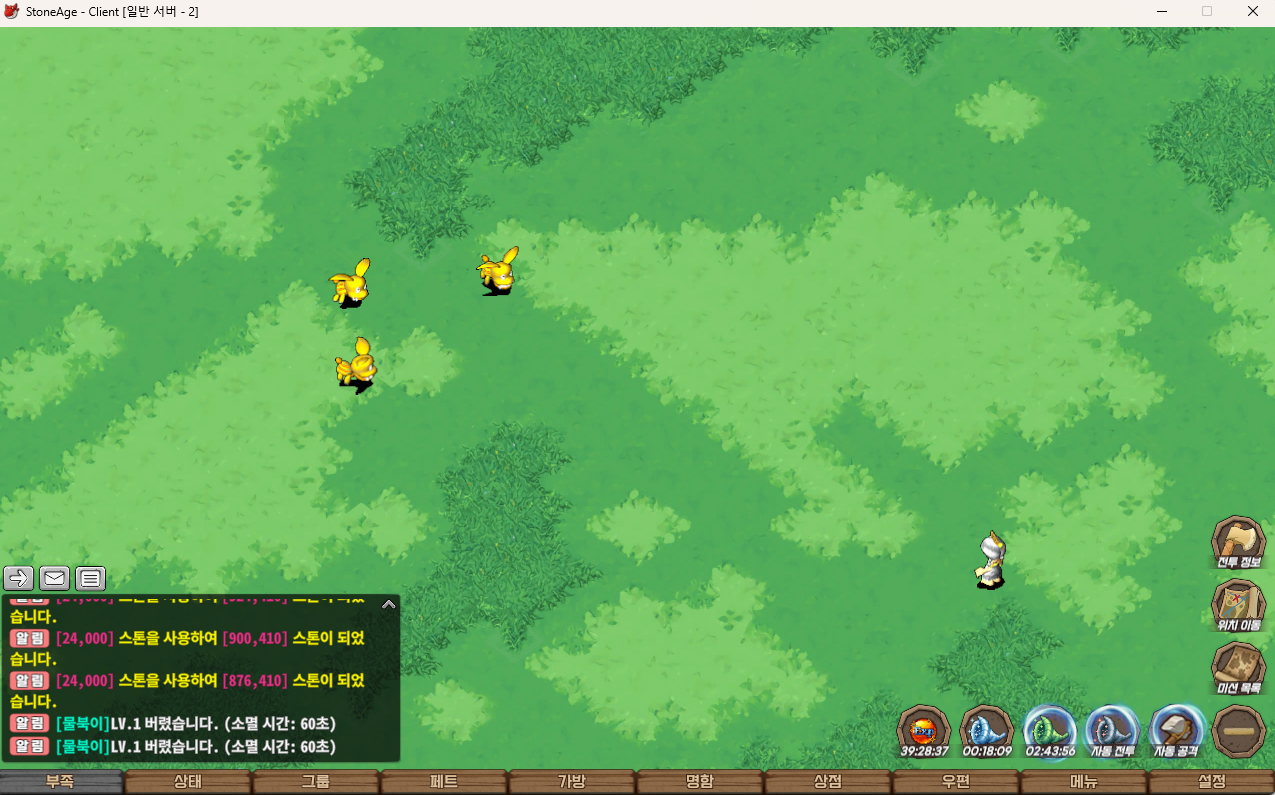Click the envelope button above the chat
The height and width of the screenshot is (795, 1275).
pyautogui.click(x=54, y=578)
